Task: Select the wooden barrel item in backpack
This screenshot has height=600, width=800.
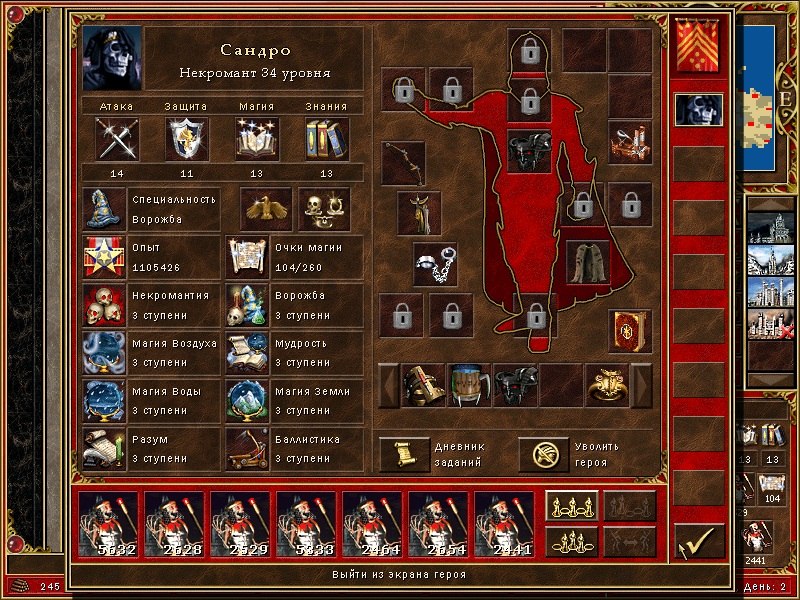Action: coord(468,385)
